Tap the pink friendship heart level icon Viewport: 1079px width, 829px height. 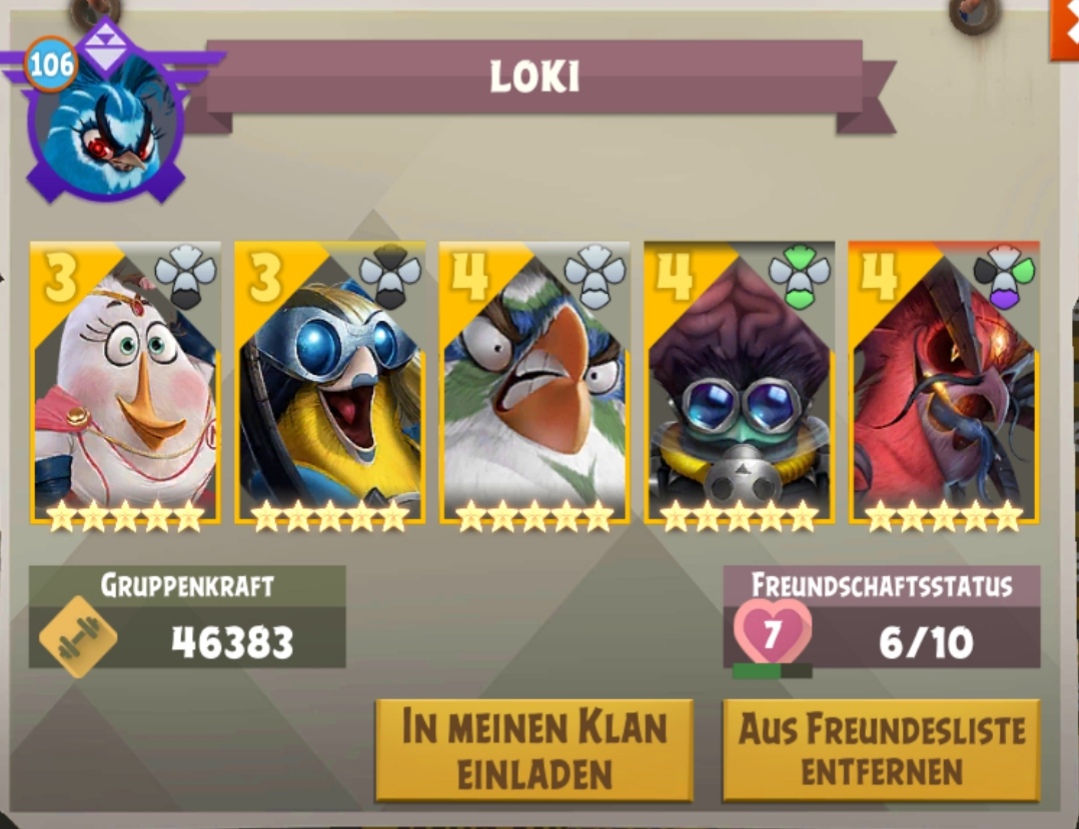[772, 633]
